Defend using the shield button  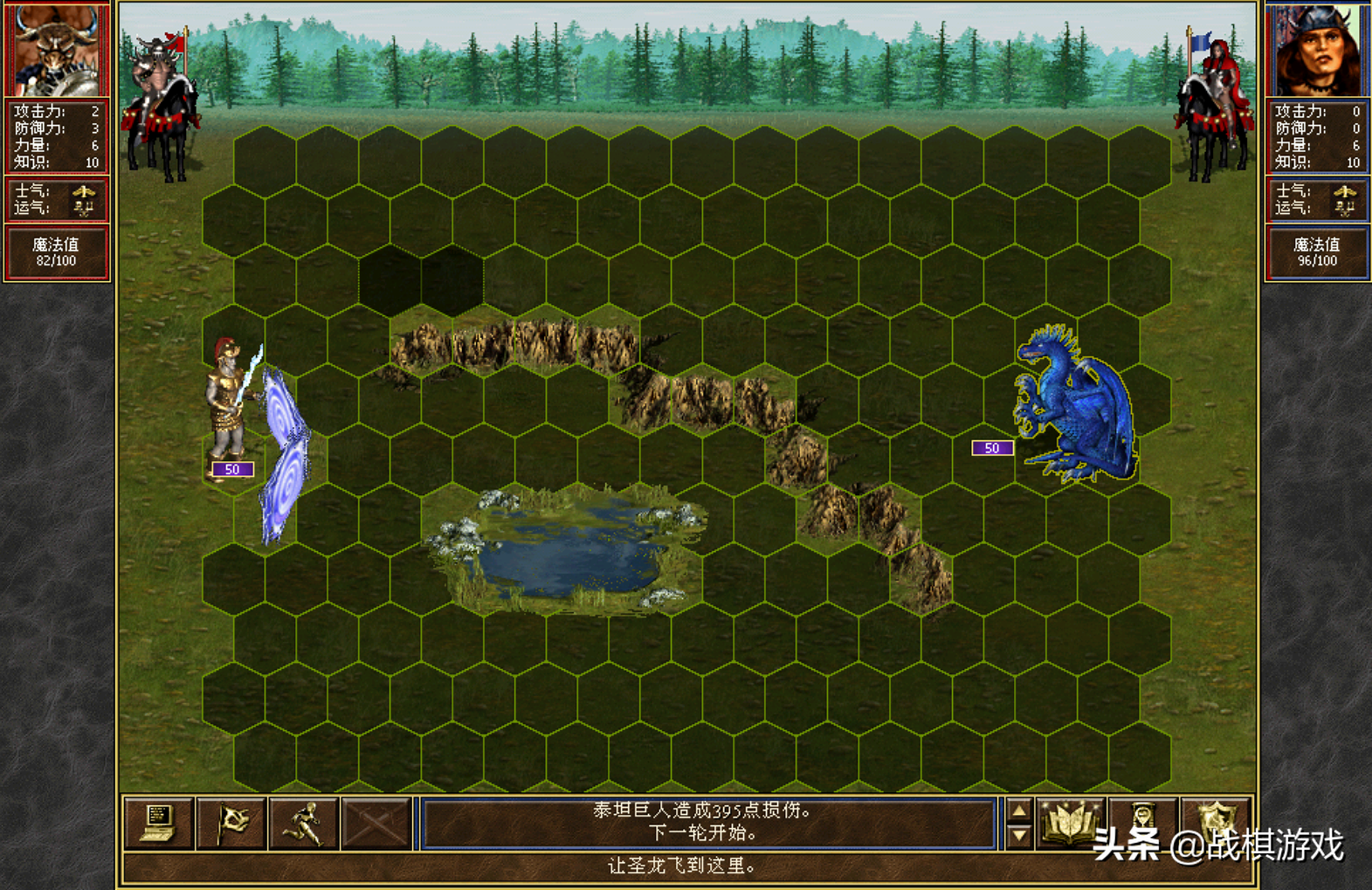pos(1217,823)
